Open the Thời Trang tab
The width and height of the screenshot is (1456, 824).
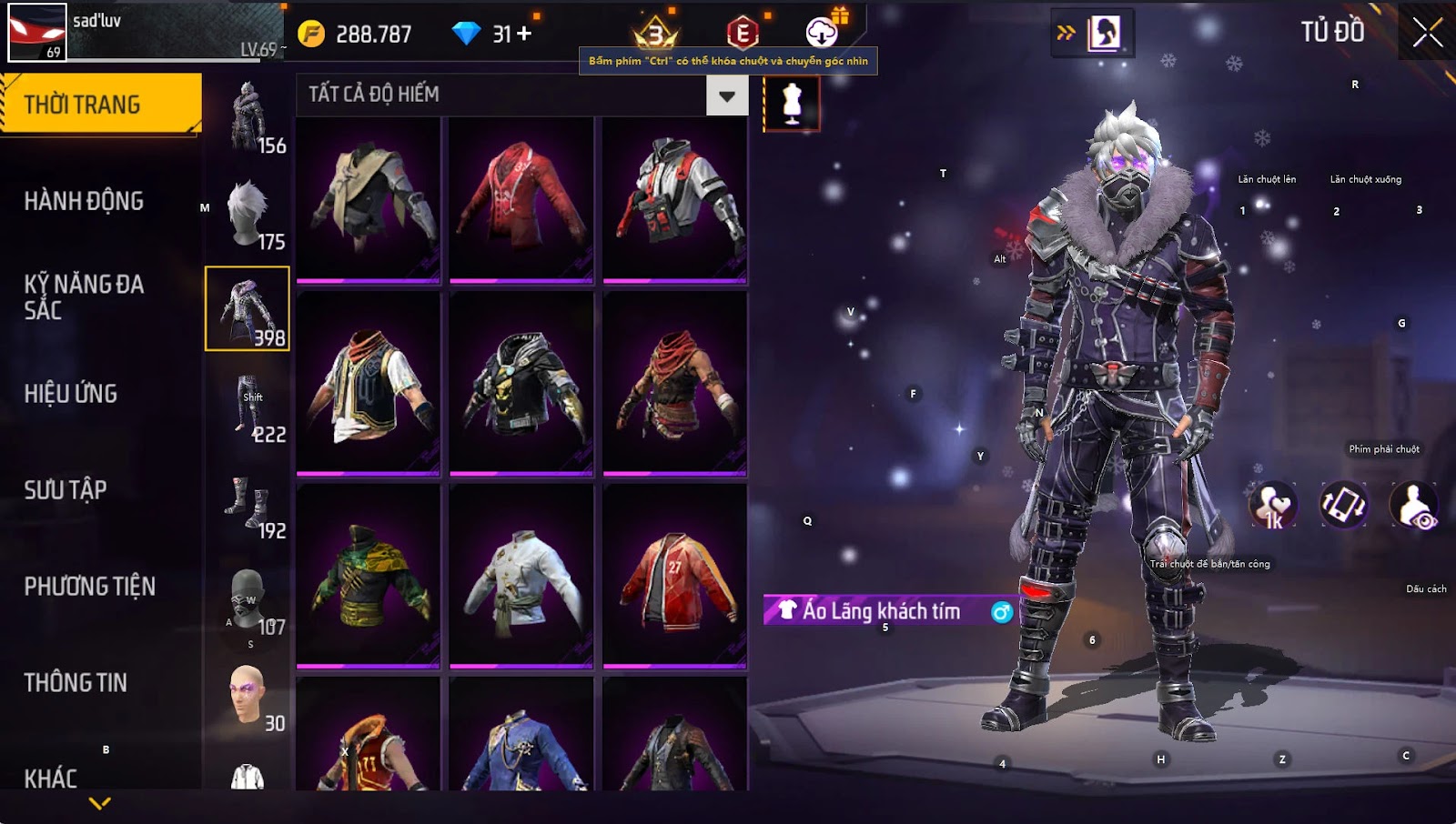pos(100,104)
